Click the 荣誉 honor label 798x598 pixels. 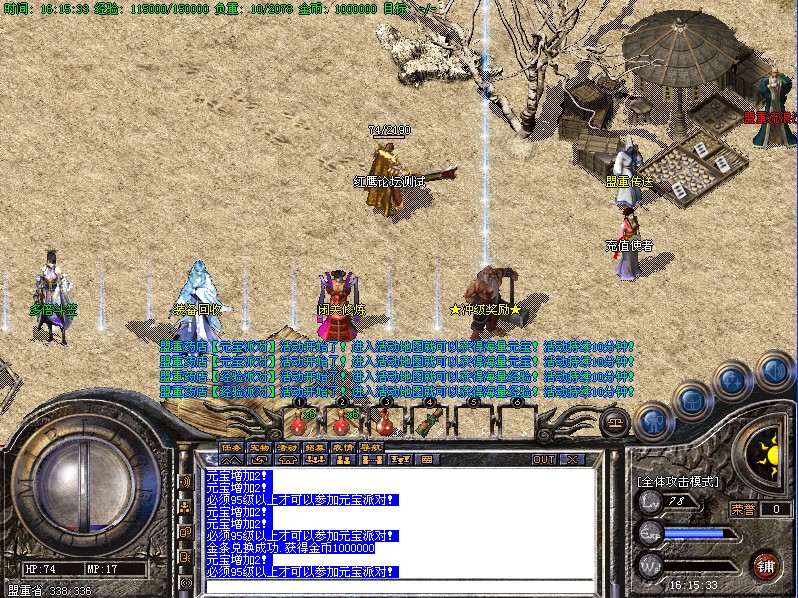click(x=743, y=508)
